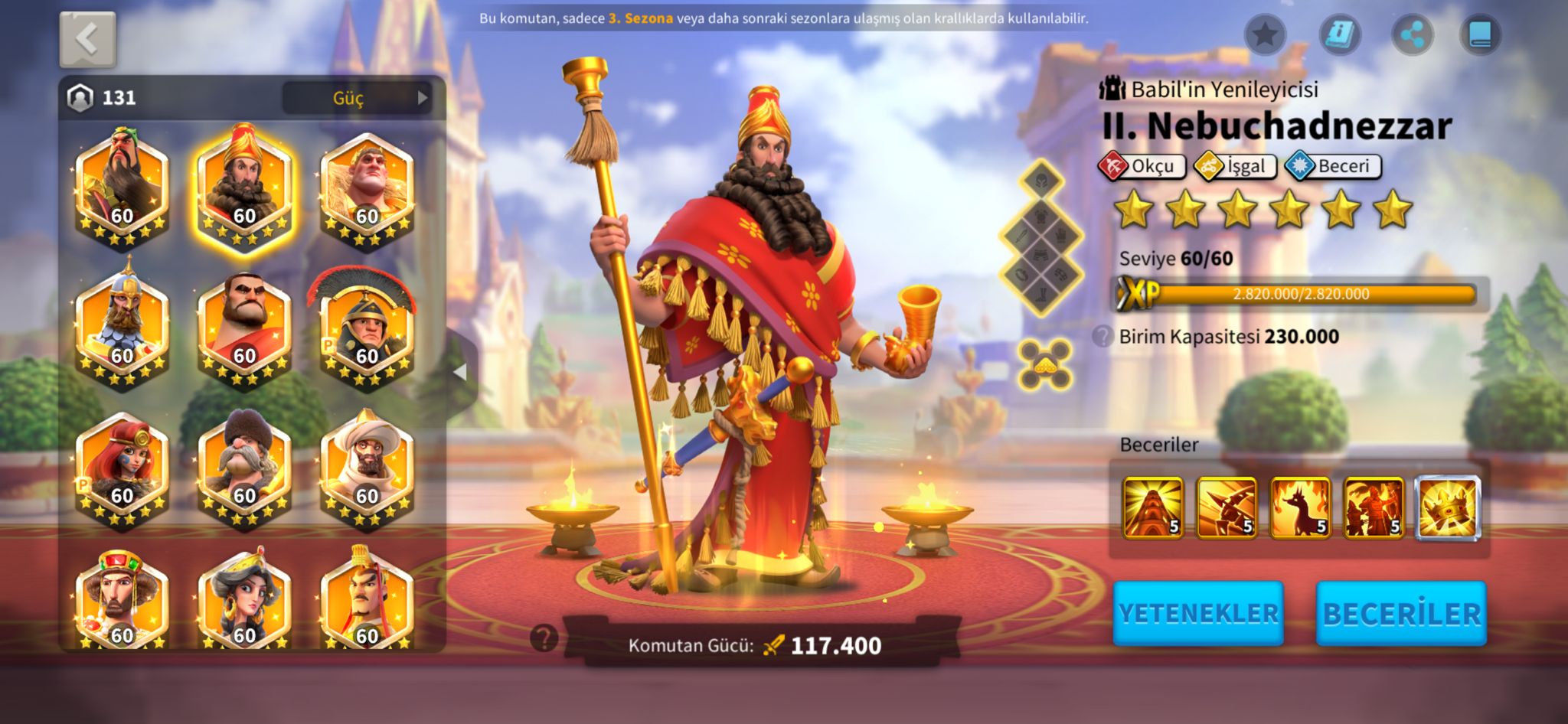Select the ziggurat tower skill icon
This screenshot has height=724, width=1568.
click(x=1152, y=507)
